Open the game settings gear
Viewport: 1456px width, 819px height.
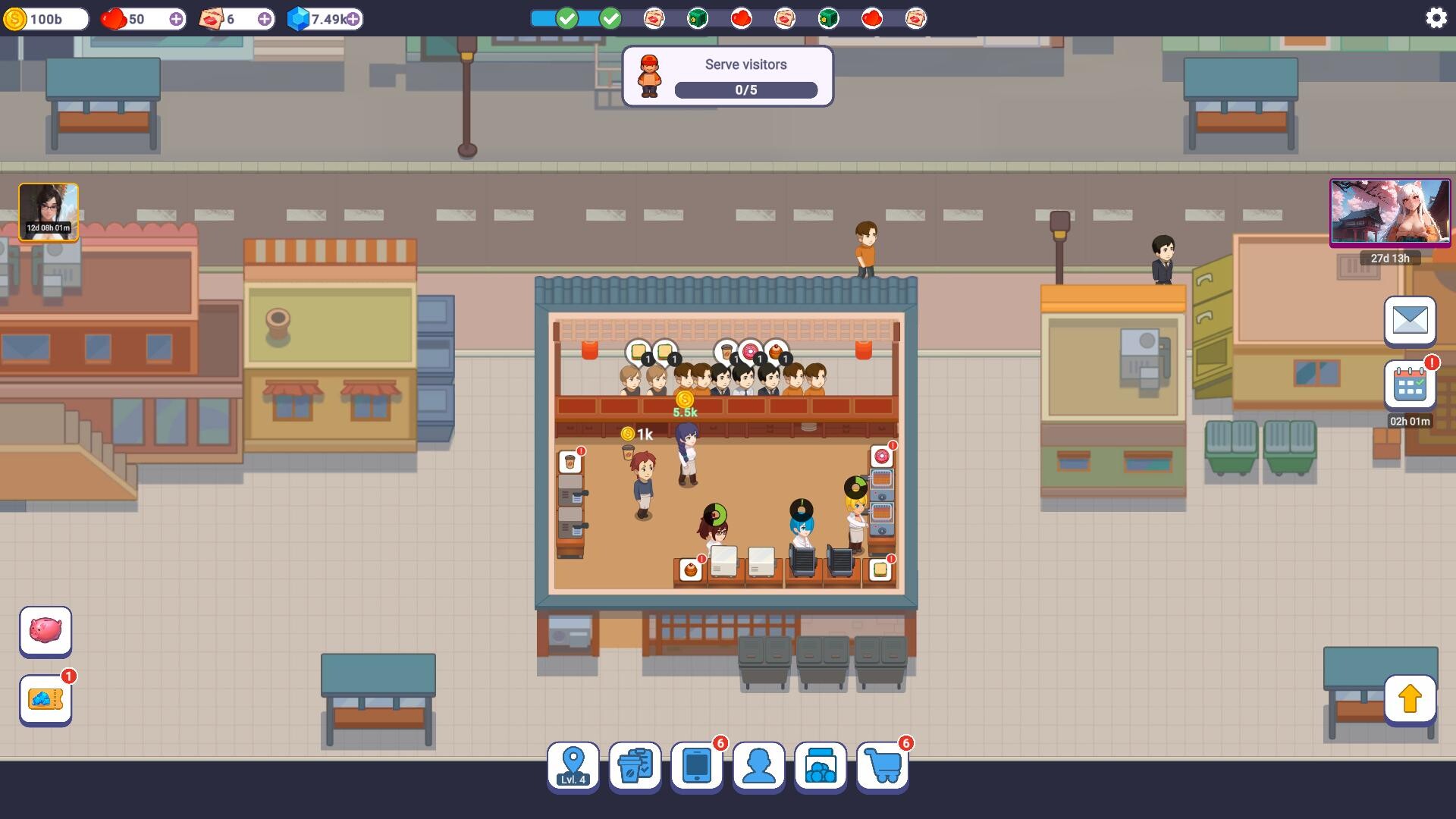point(1436,17)
